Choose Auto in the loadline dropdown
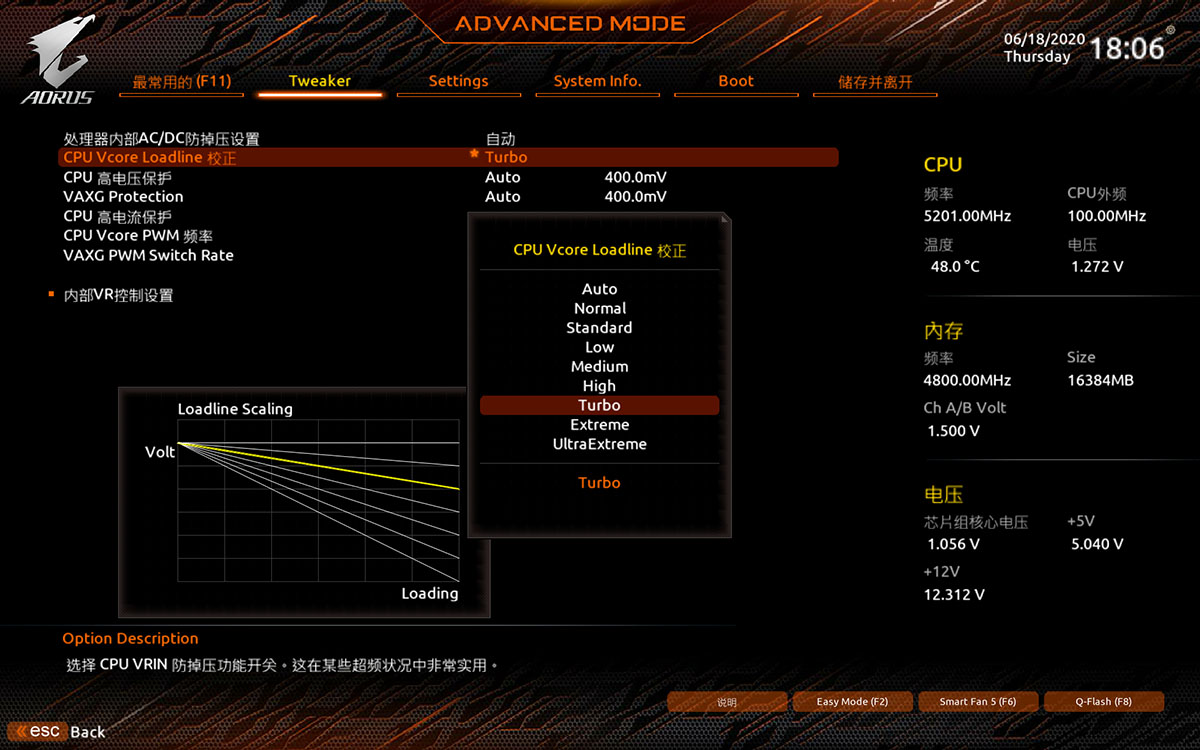 point(599,289)
